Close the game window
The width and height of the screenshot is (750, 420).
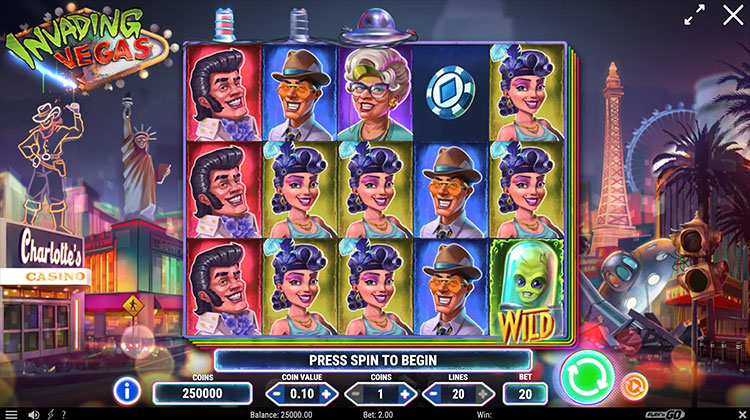[x=730, y=15]
